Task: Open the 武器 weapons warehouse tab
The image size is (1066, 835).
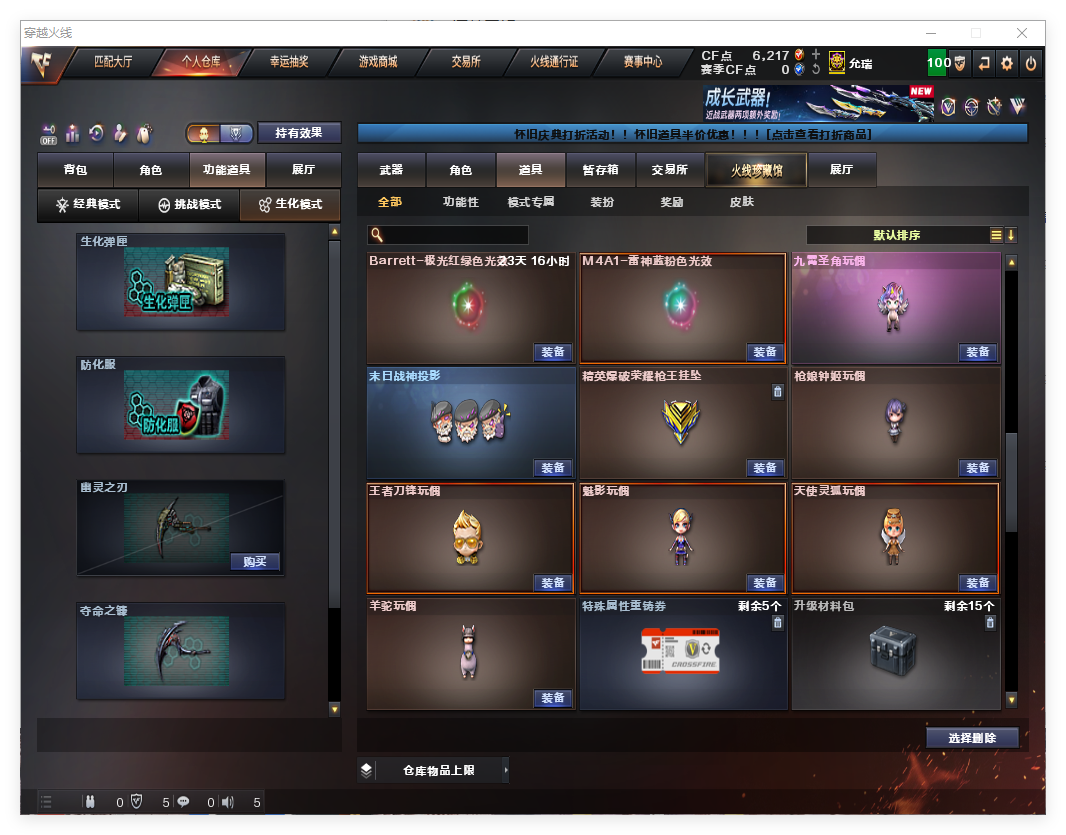Action: click(x=391, y=170)
